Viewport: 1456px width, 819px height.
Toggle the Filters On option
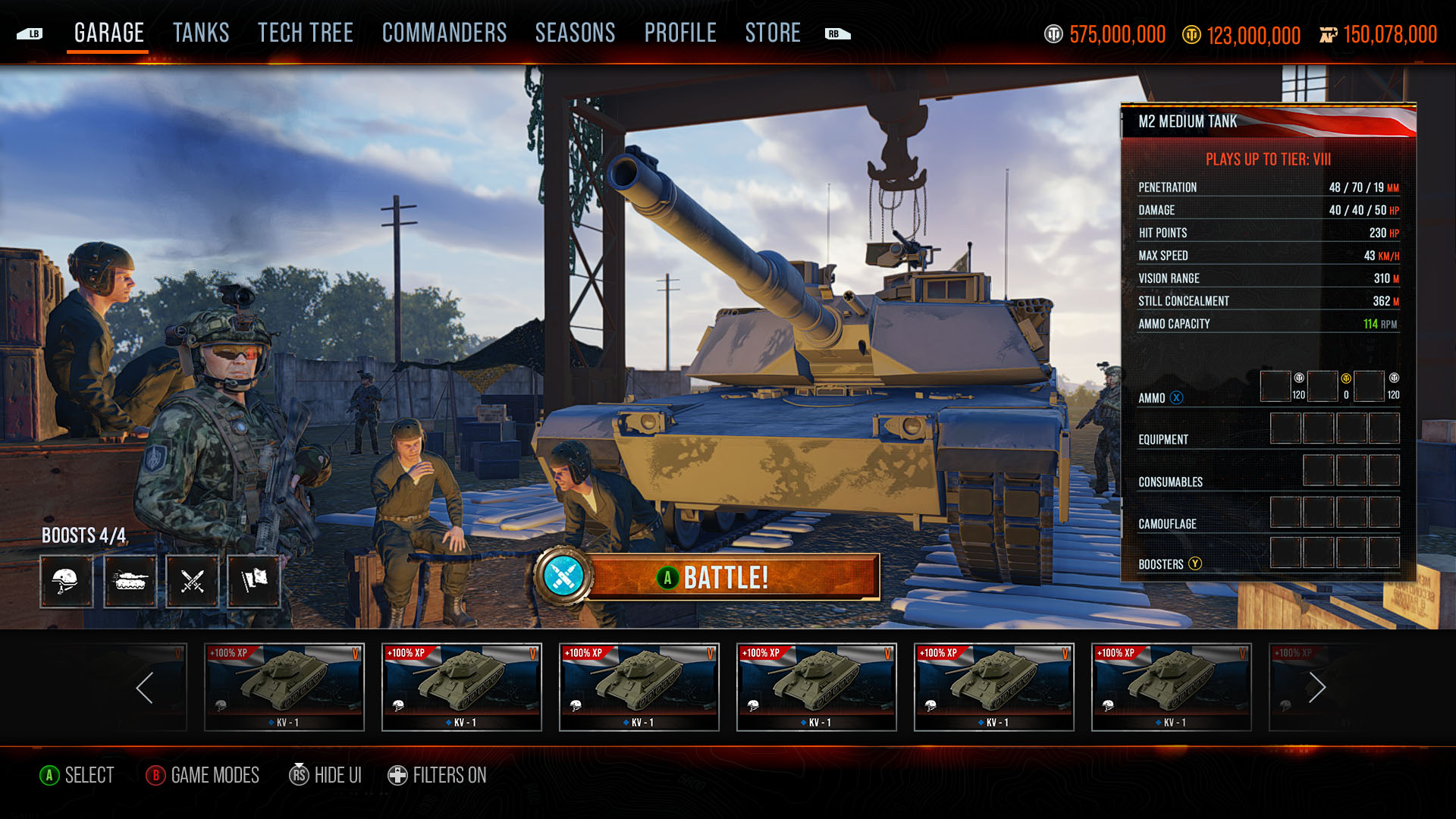438,775
